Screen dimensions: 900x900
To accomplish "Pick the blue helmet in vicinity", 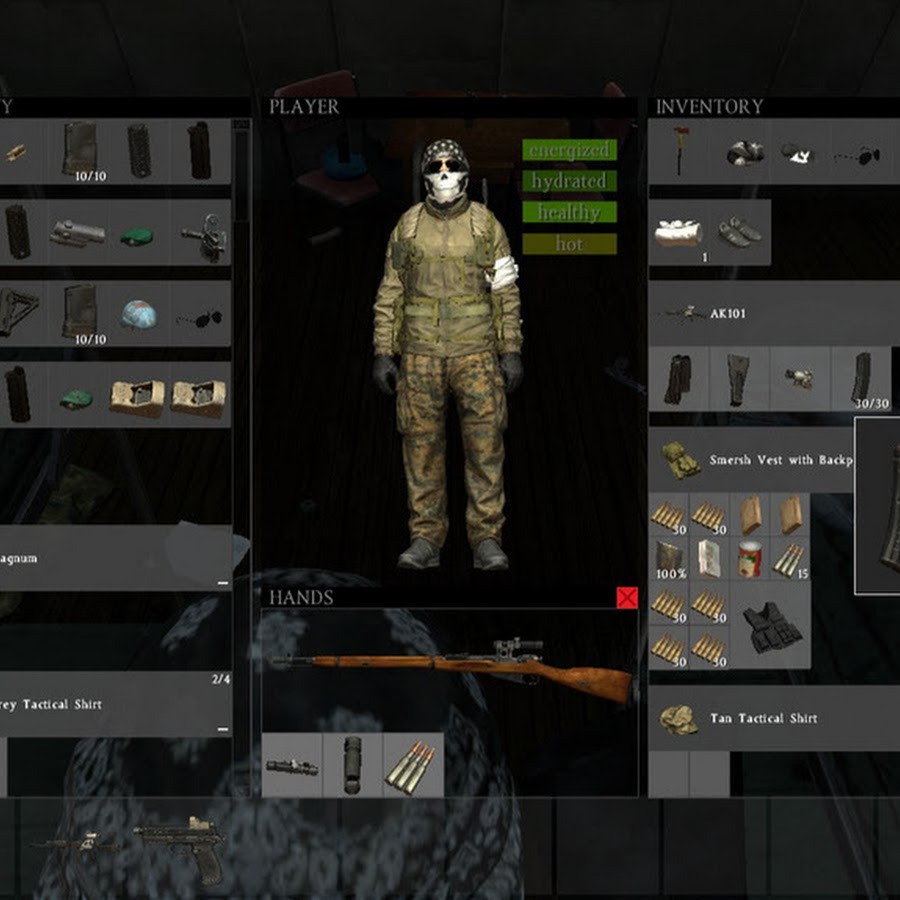I will (140, 314).
